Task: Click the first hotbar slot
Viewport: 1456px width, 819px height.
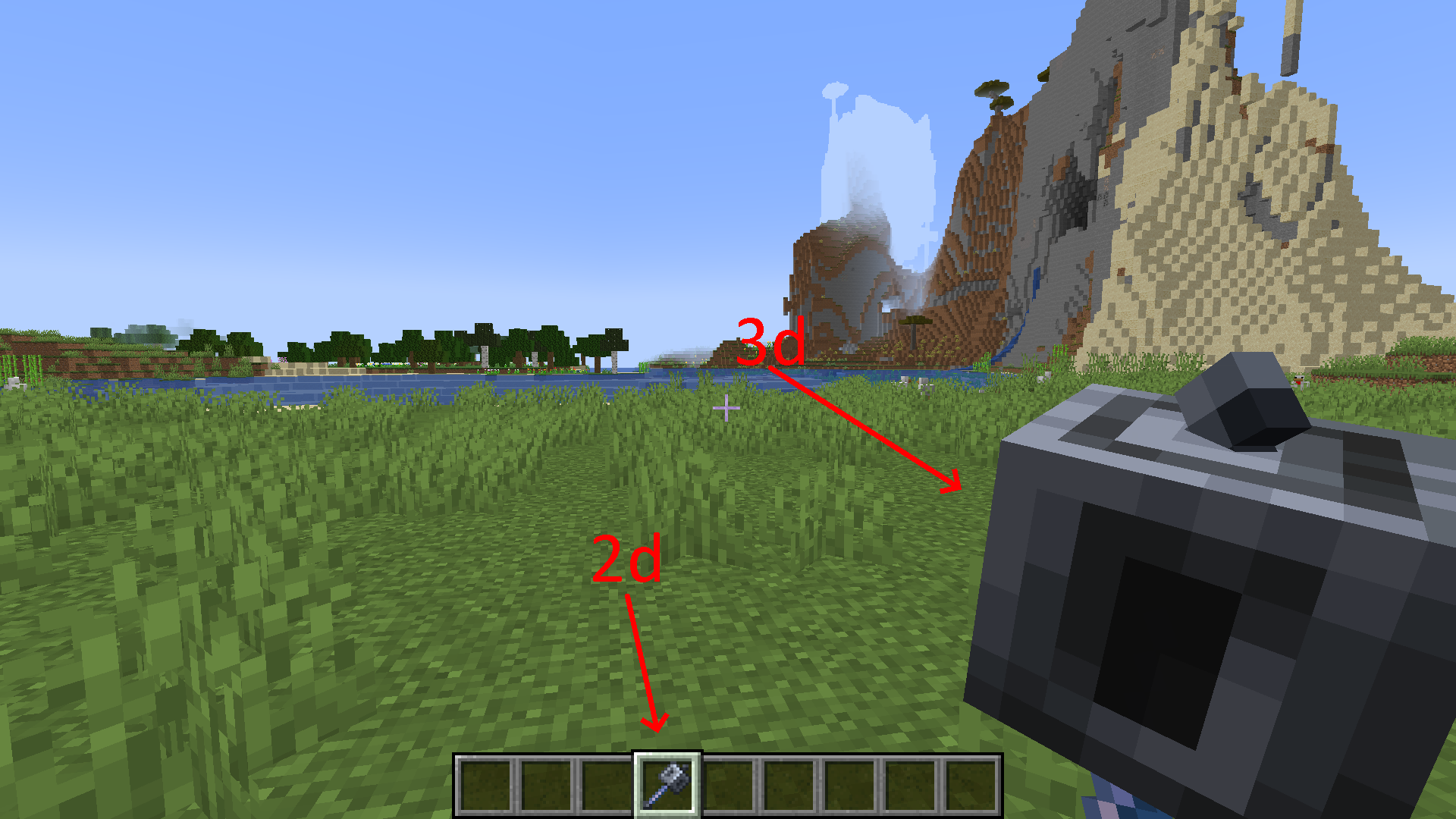Action: [x=487, y=783]
